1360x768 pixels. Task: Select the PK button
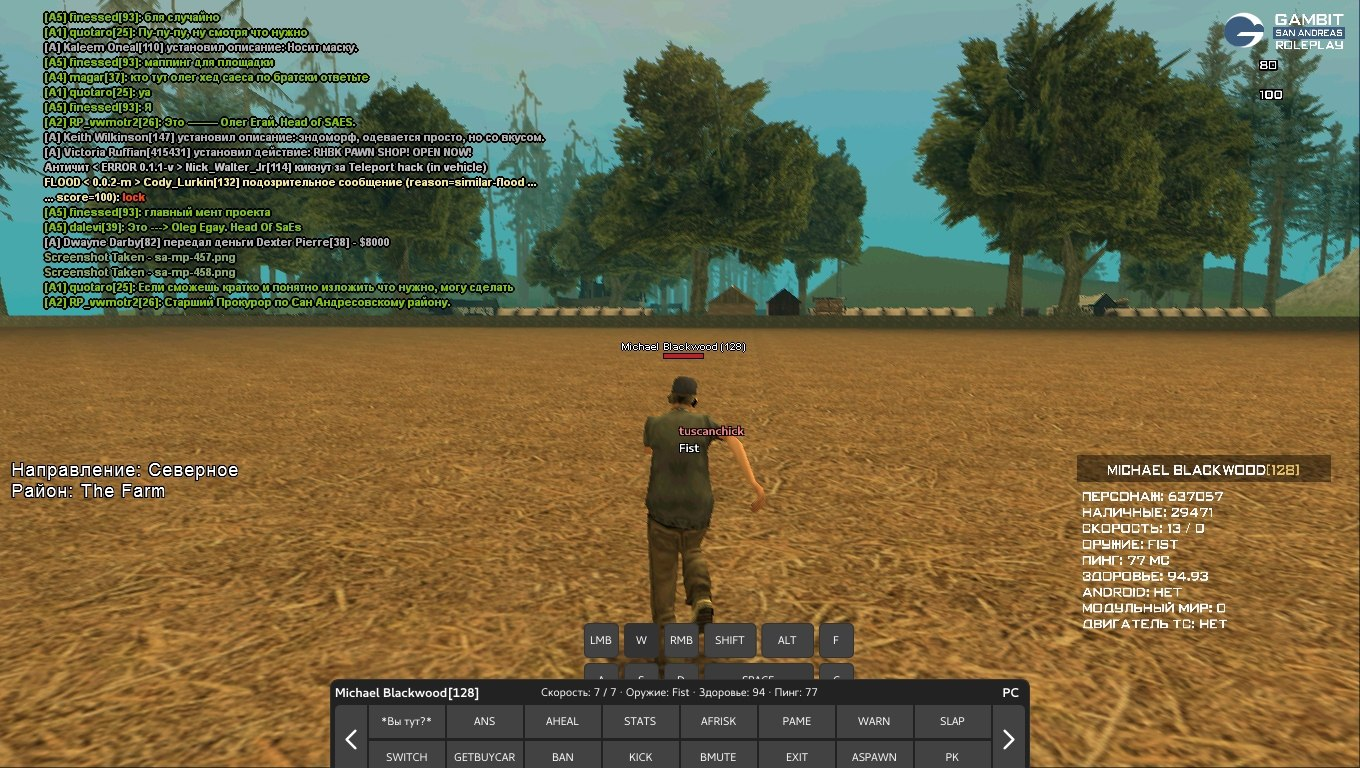pos(952,756)
